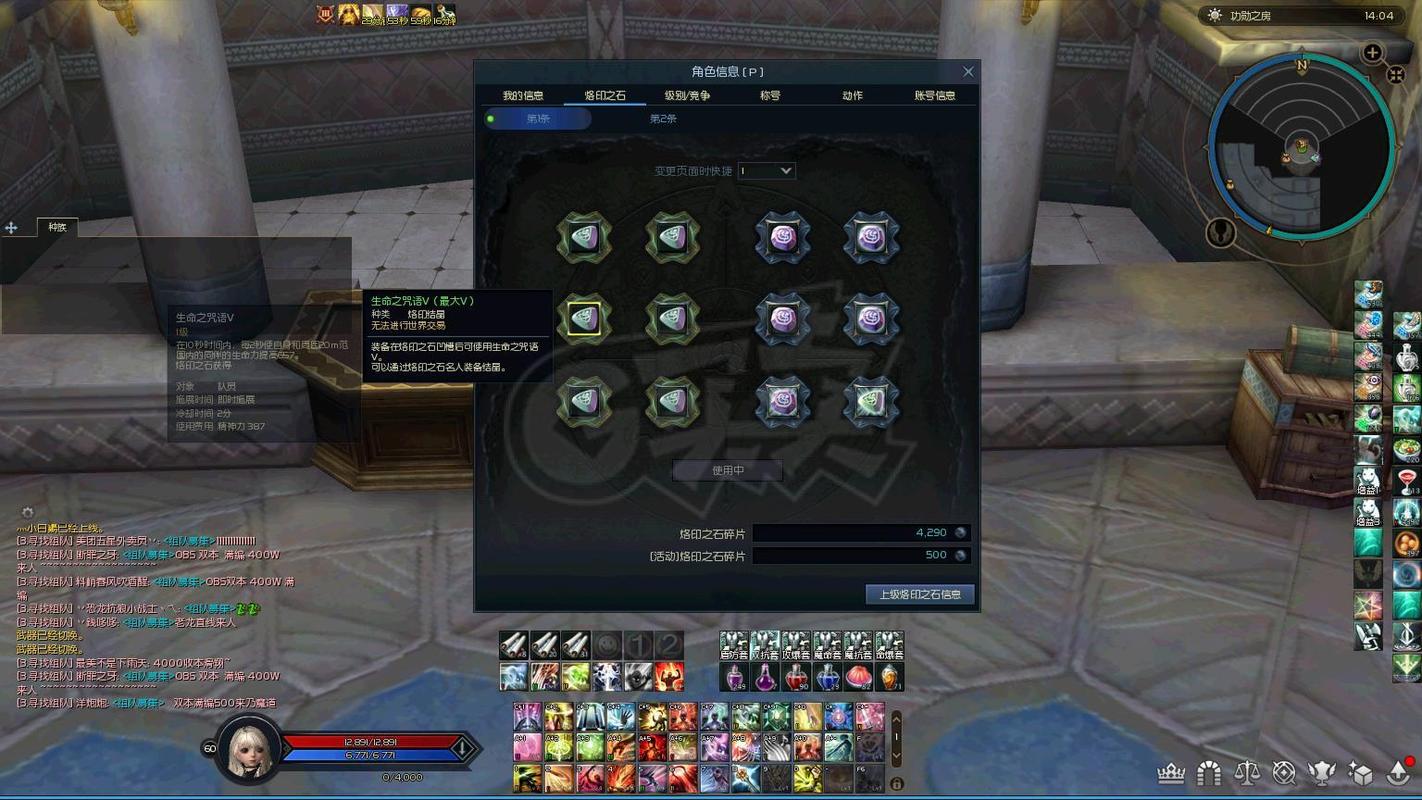This screenshot has height=800, width=1422.
Task: Show the 动作 tab
Action: pyautogui.click(x=852, y=96)
